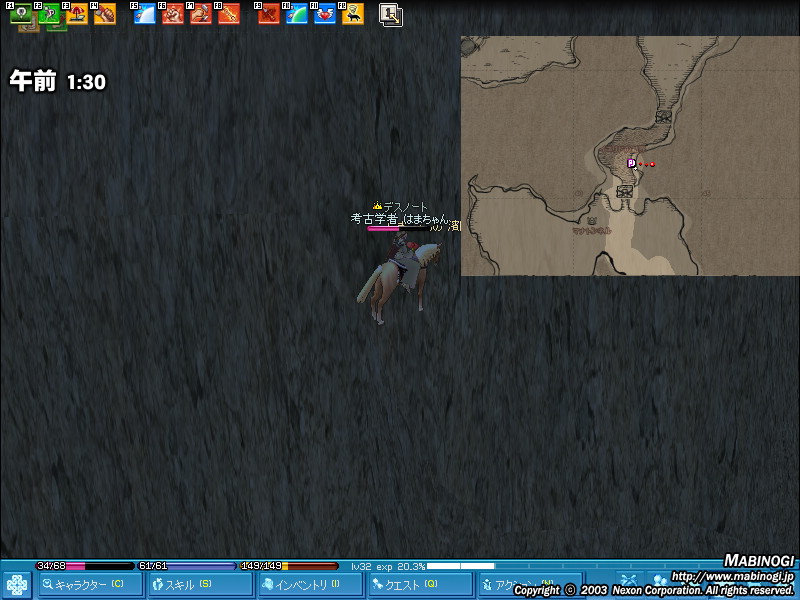Open the クエスト (Quest) window
The height and width of the screenshot is (600, 800).
420,584
